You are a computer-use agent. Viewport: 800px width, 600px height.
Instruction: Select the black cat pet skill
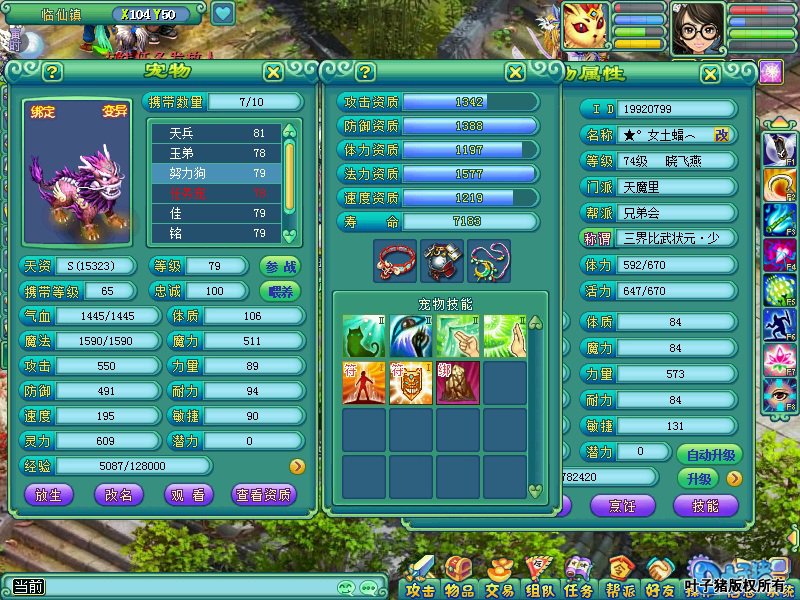364,337
